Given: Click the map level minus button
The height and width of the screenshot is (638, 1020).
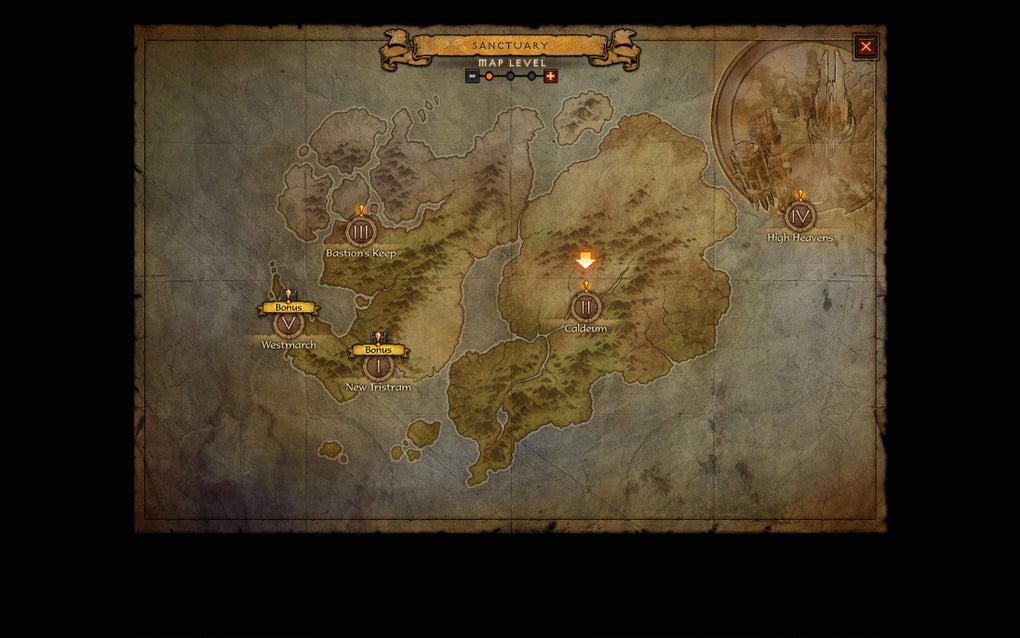Looking at the screenshot, I should click(472, 76).
